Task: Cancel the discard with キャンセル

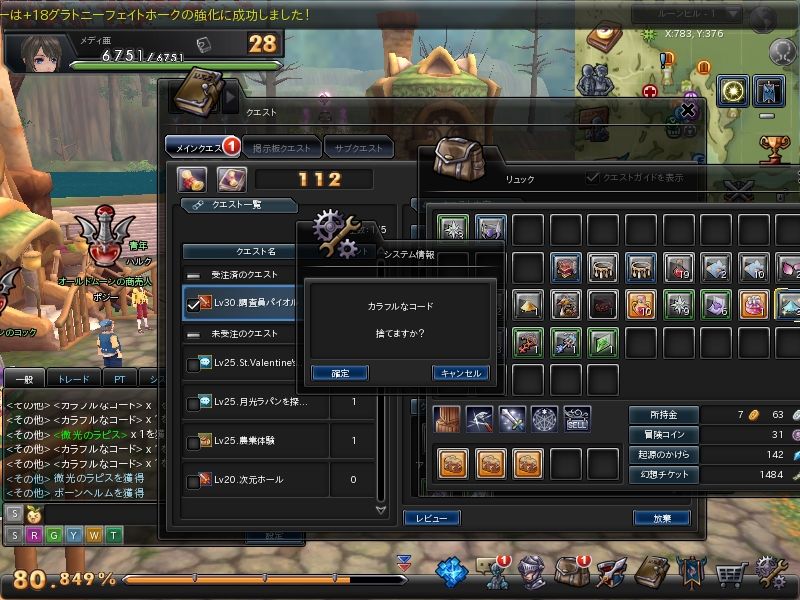Action: 460,373
